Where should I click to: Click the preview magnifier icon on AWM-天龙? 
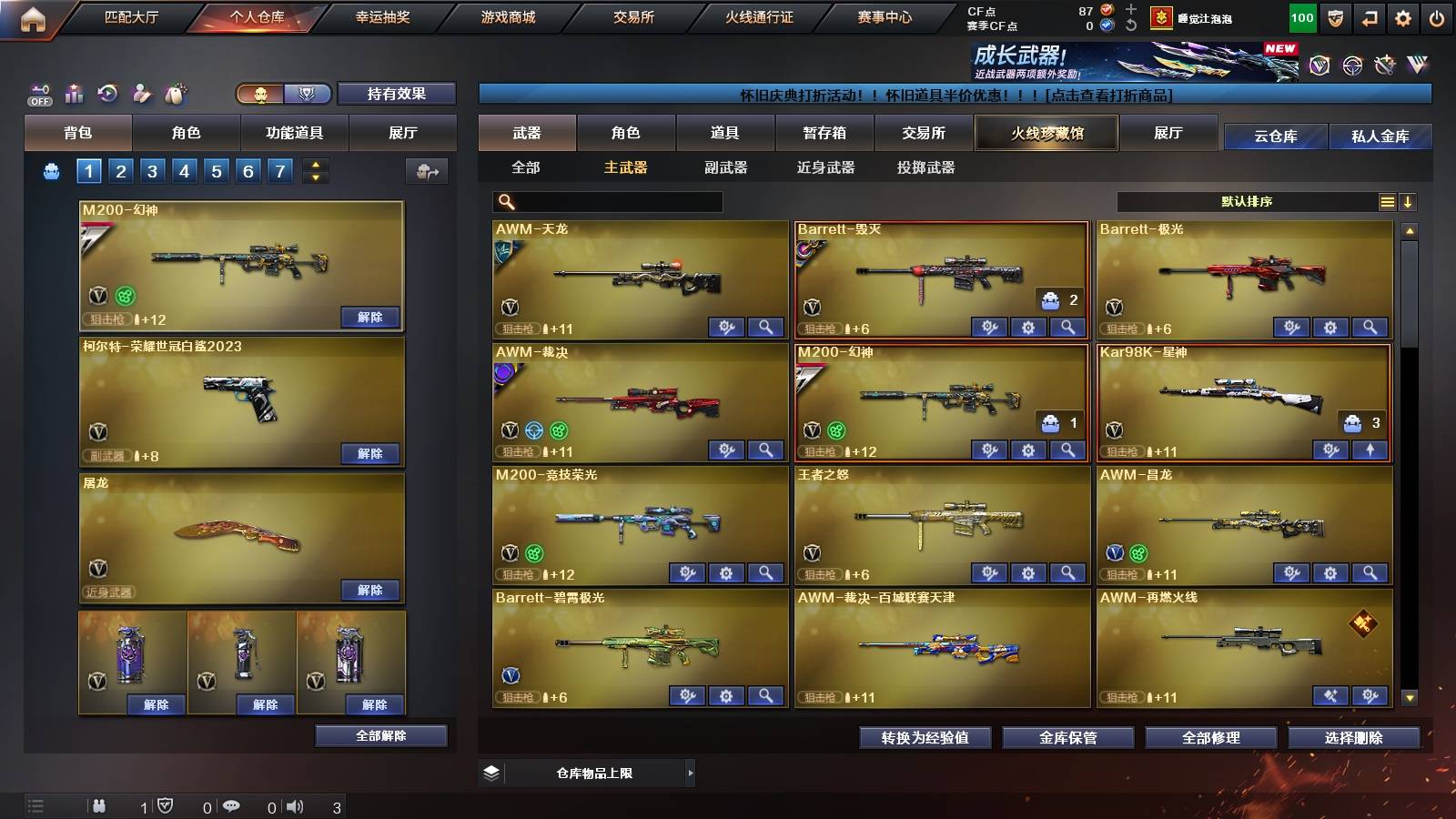coord(767,327)
